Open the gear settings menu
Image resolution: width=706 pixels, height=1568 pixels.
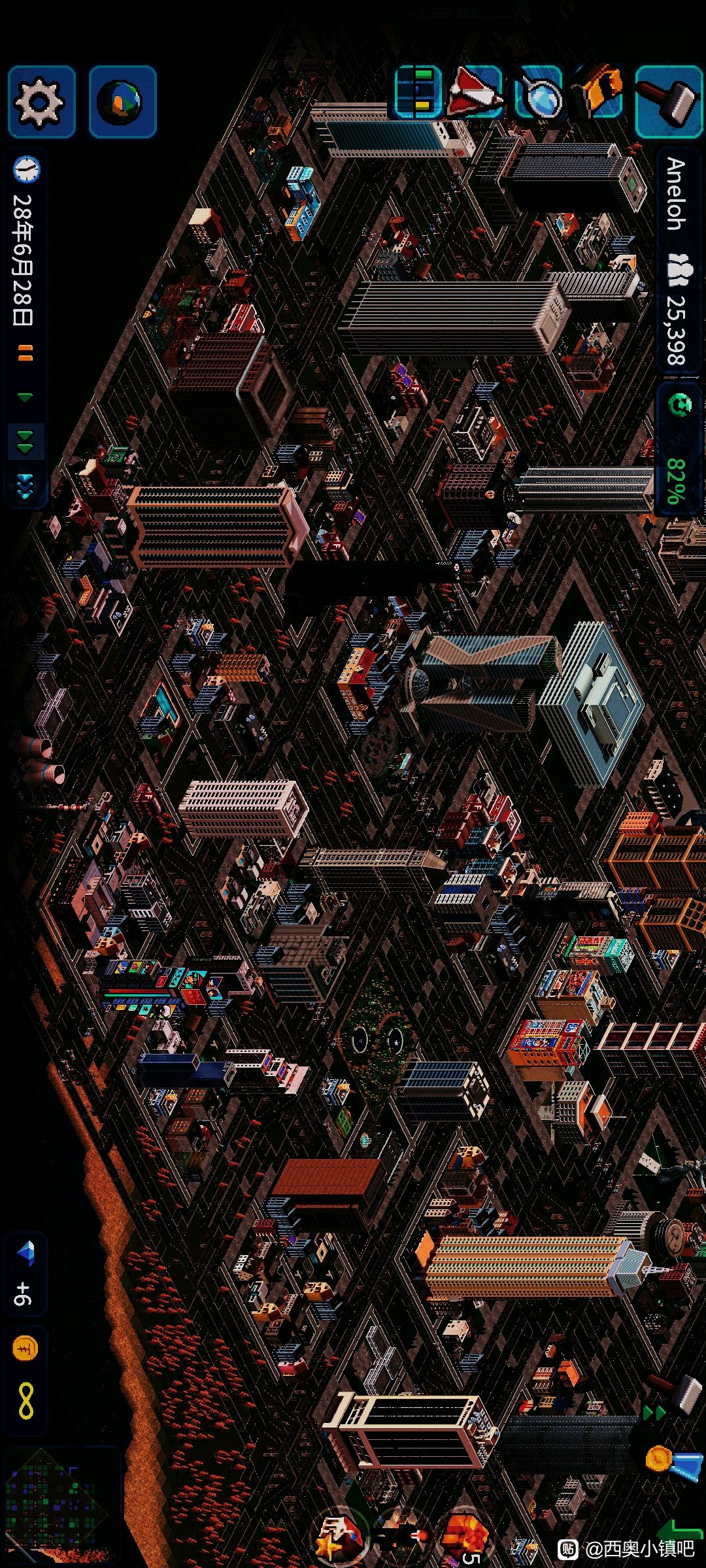[41, 102]
